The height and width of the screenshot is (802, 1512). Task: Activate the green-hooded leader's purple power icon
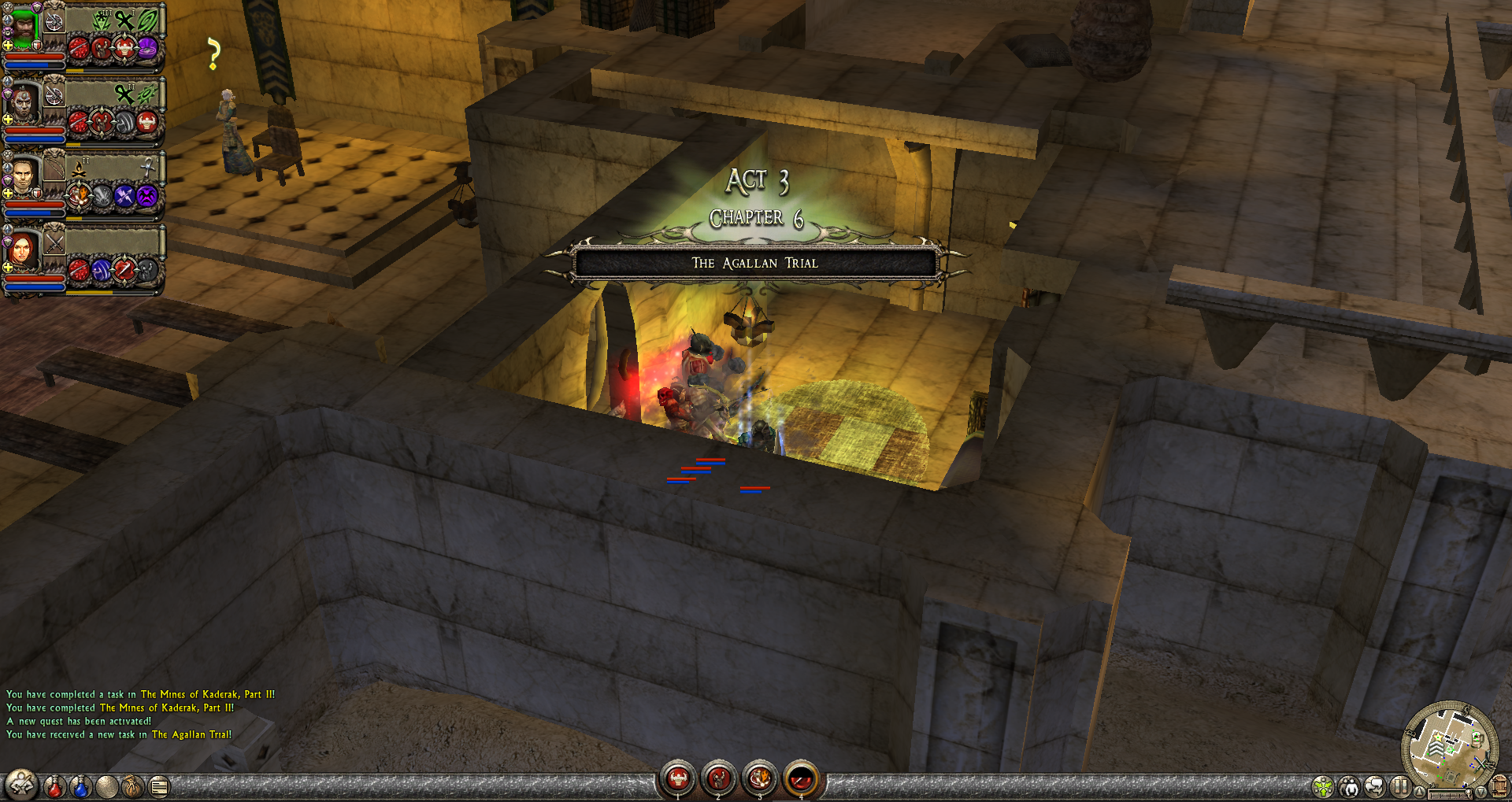tap(147, 49)
